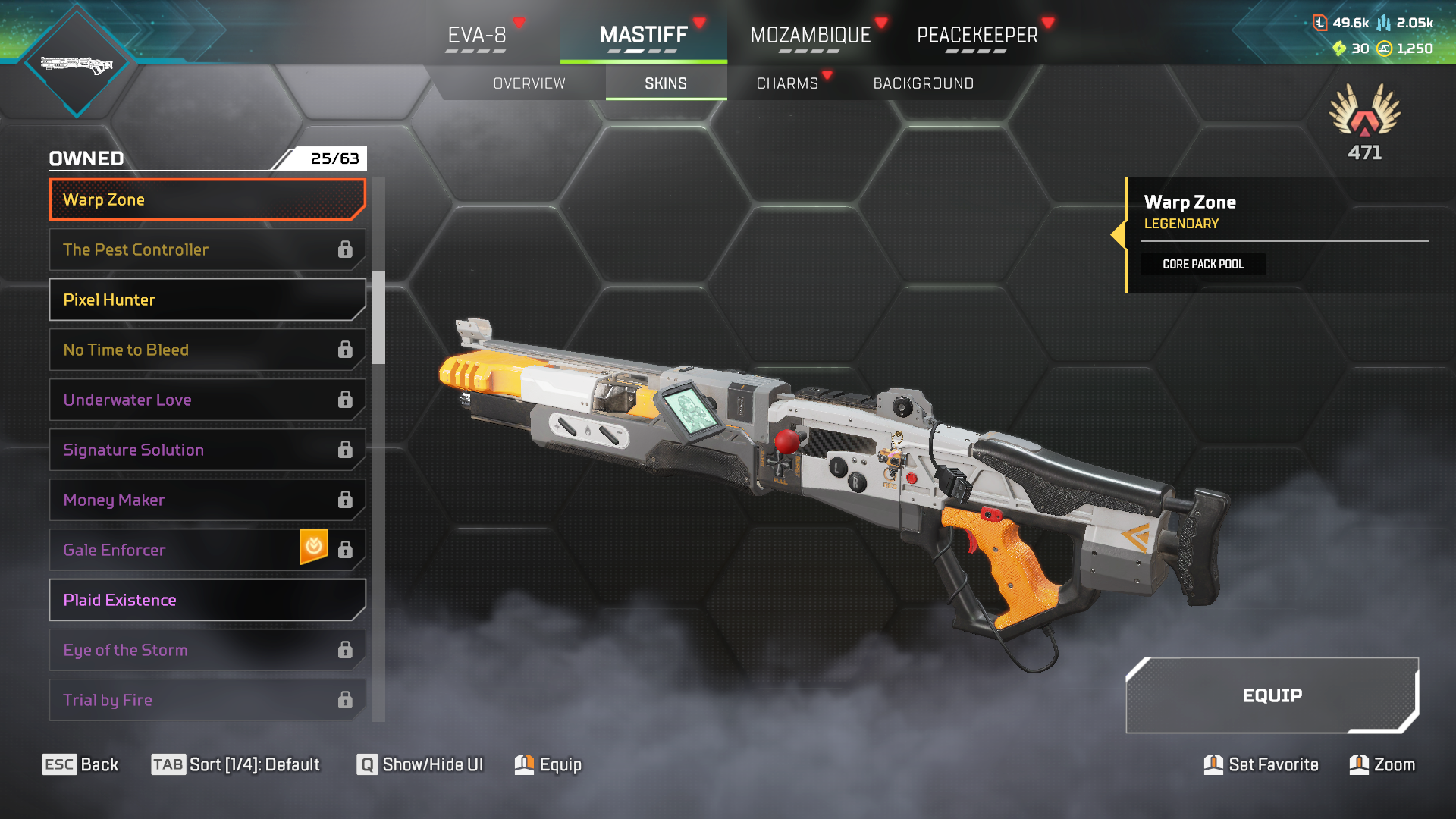Preview the Trial by Fire skin
Screen dimensions: 1456x819
pyautogui.click(x=207, y=700)
